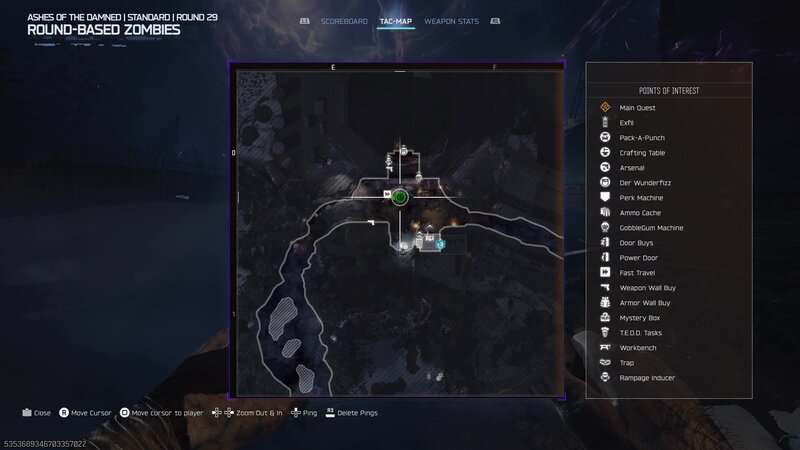Pick the Rampage Inducer legend entry

(647, 377)
